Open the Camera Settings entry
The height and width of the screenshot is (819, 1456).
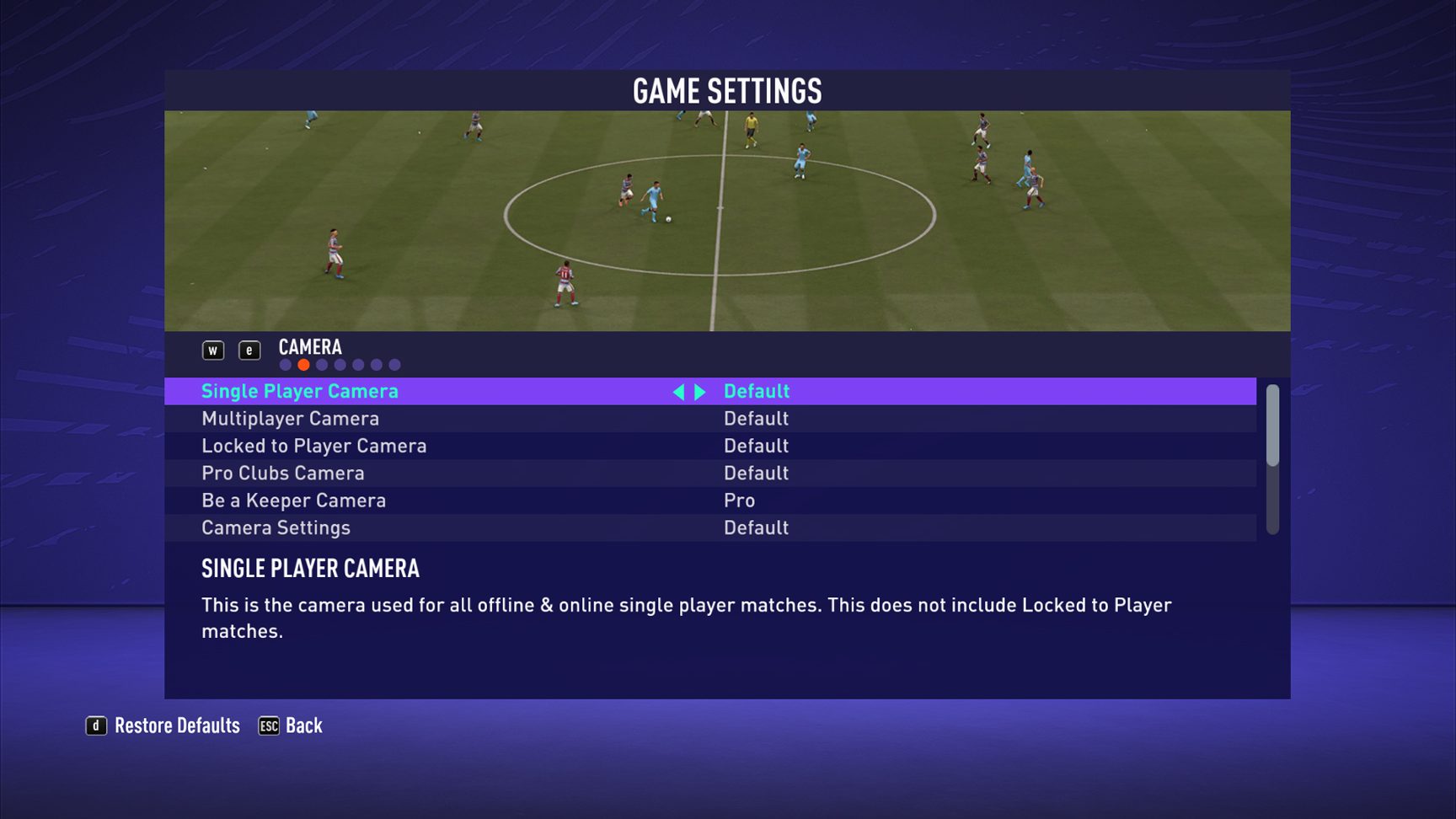point(276,527)
